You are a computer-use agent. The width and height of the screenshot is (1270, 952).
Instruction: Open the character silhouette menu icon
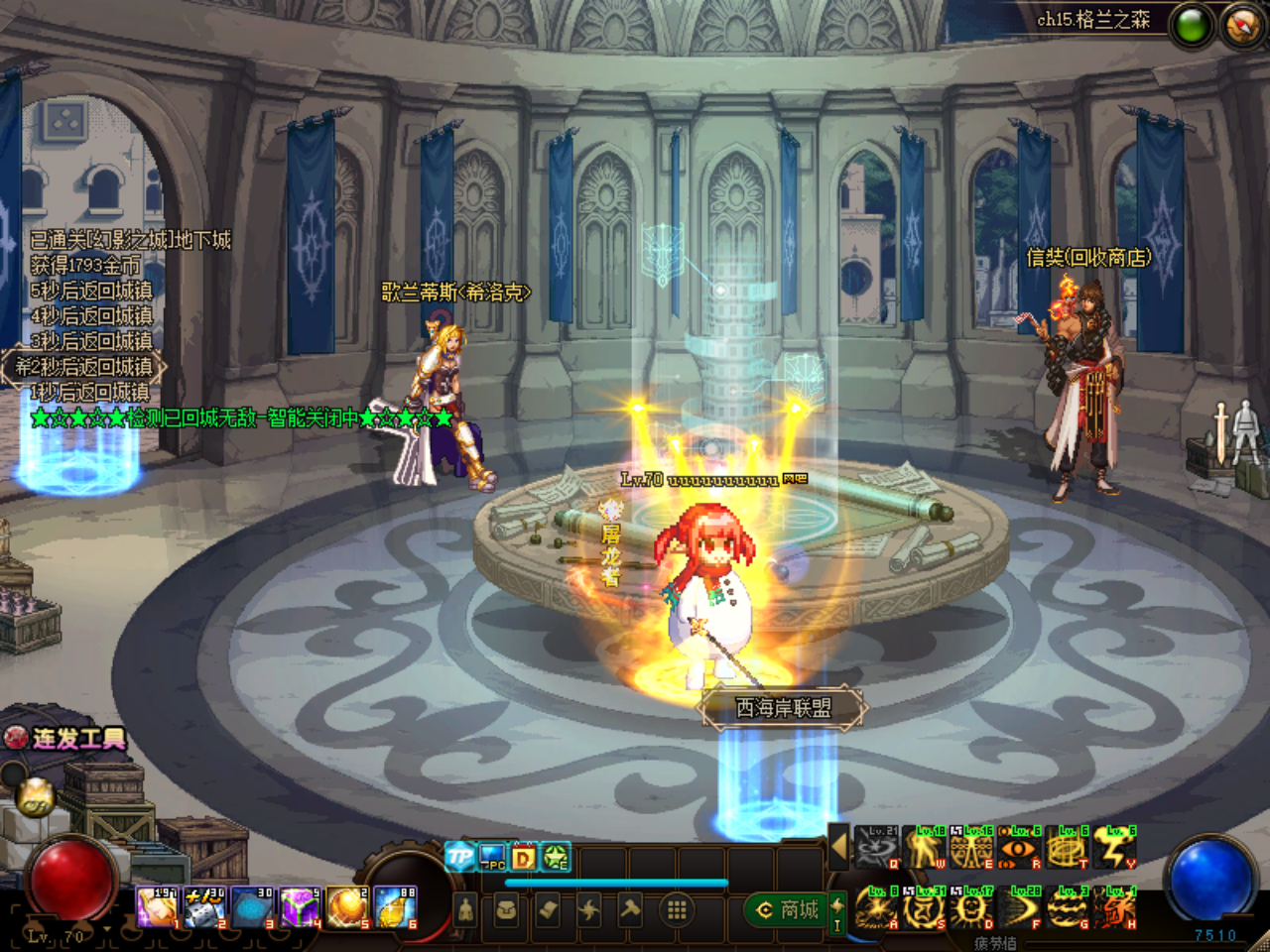(x=465, y=909)
